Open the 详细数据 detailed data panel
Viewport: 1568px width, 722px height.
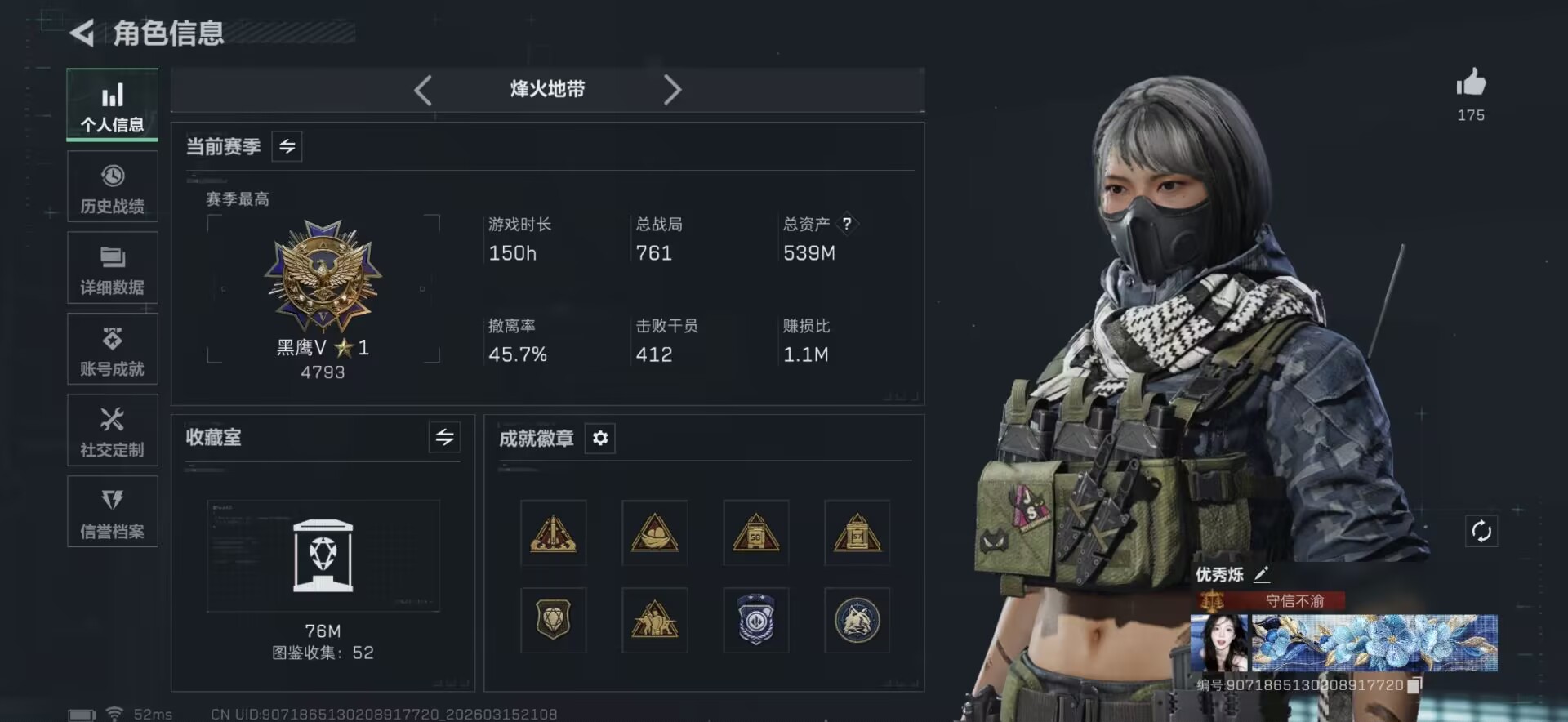112,267
